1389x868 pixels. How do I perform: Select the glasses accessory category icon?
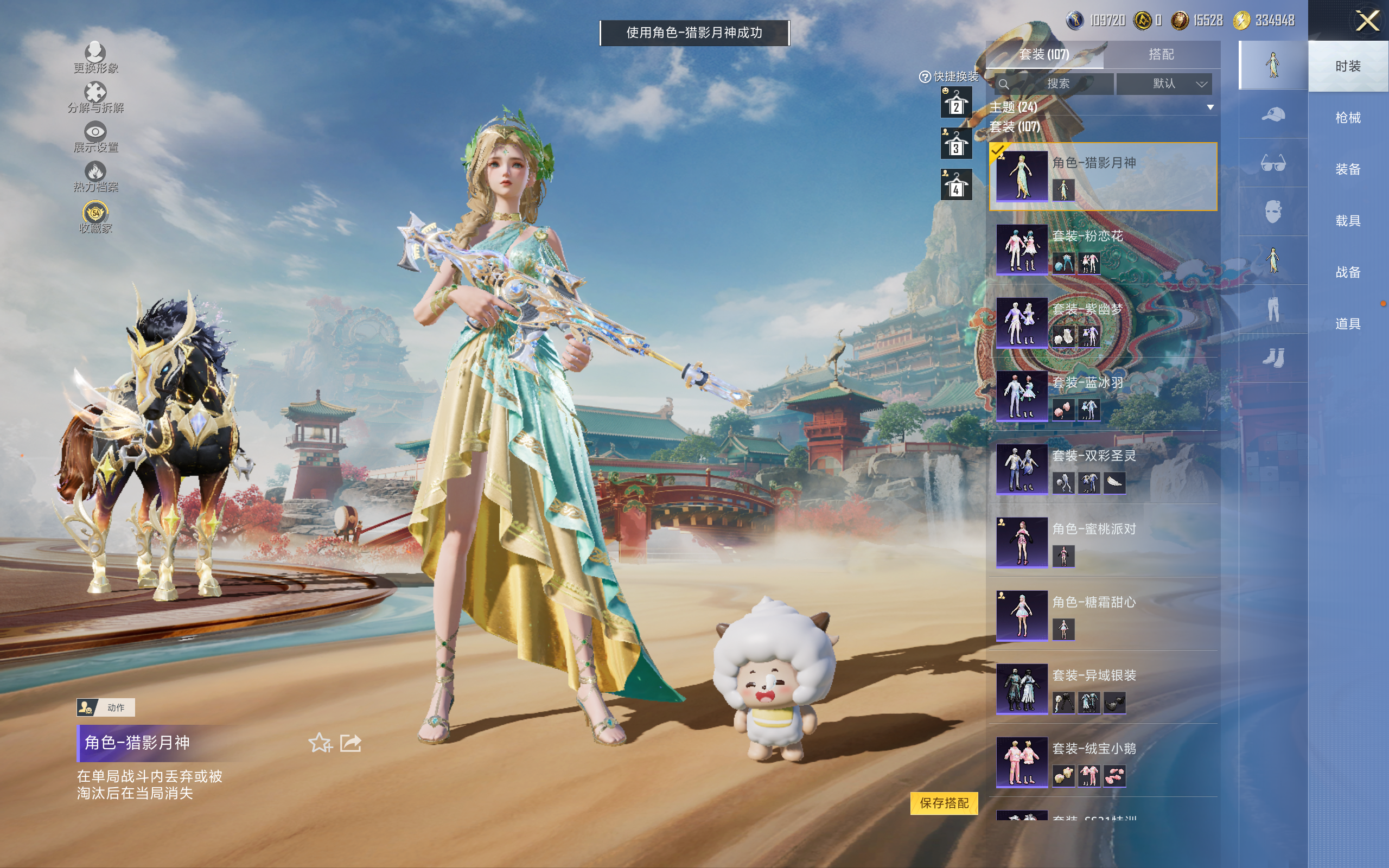[1272, 164]
